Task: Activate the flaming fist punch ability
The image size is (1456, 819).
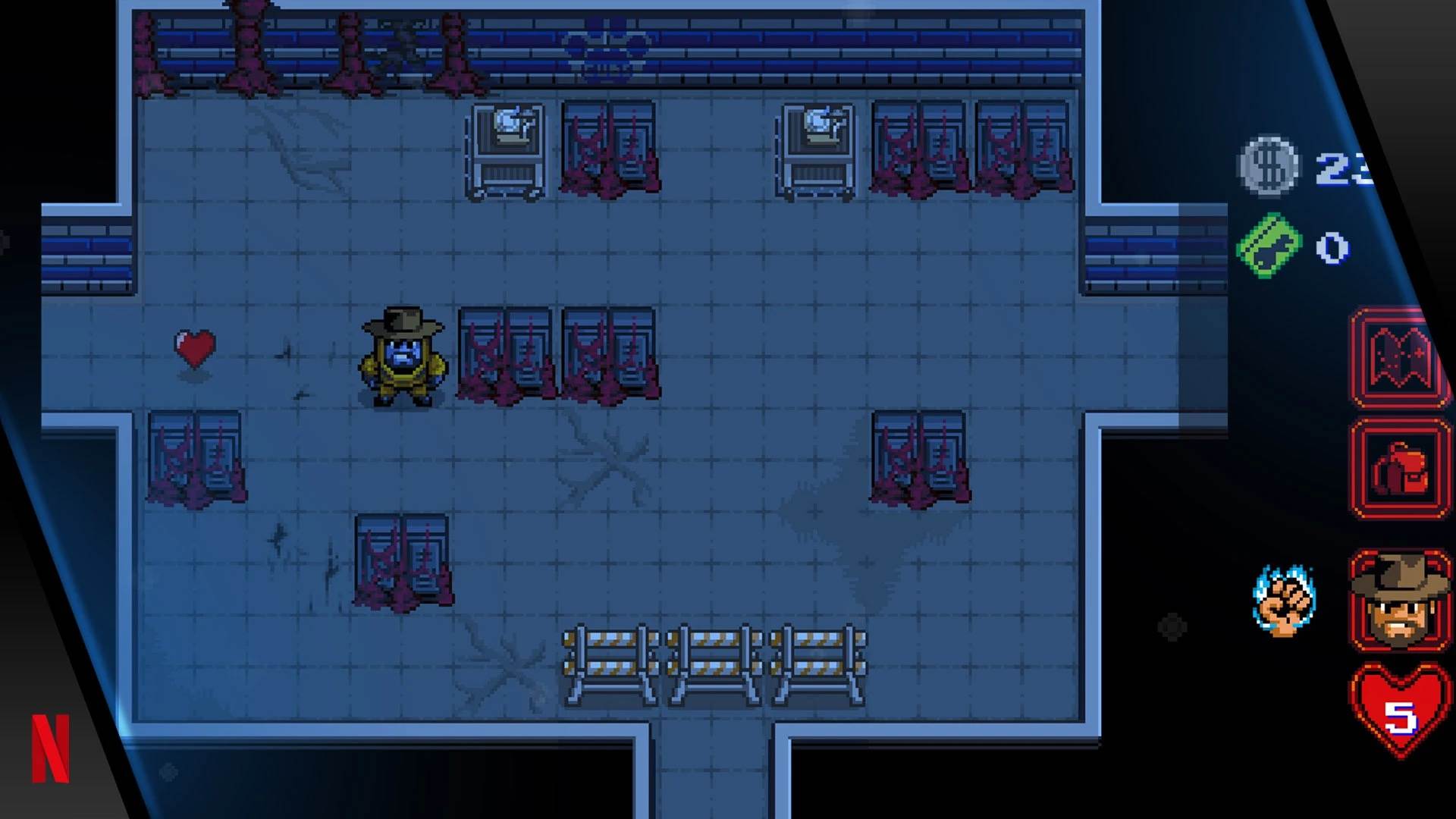Action: pyautogui.click(x=1285, y=601)
